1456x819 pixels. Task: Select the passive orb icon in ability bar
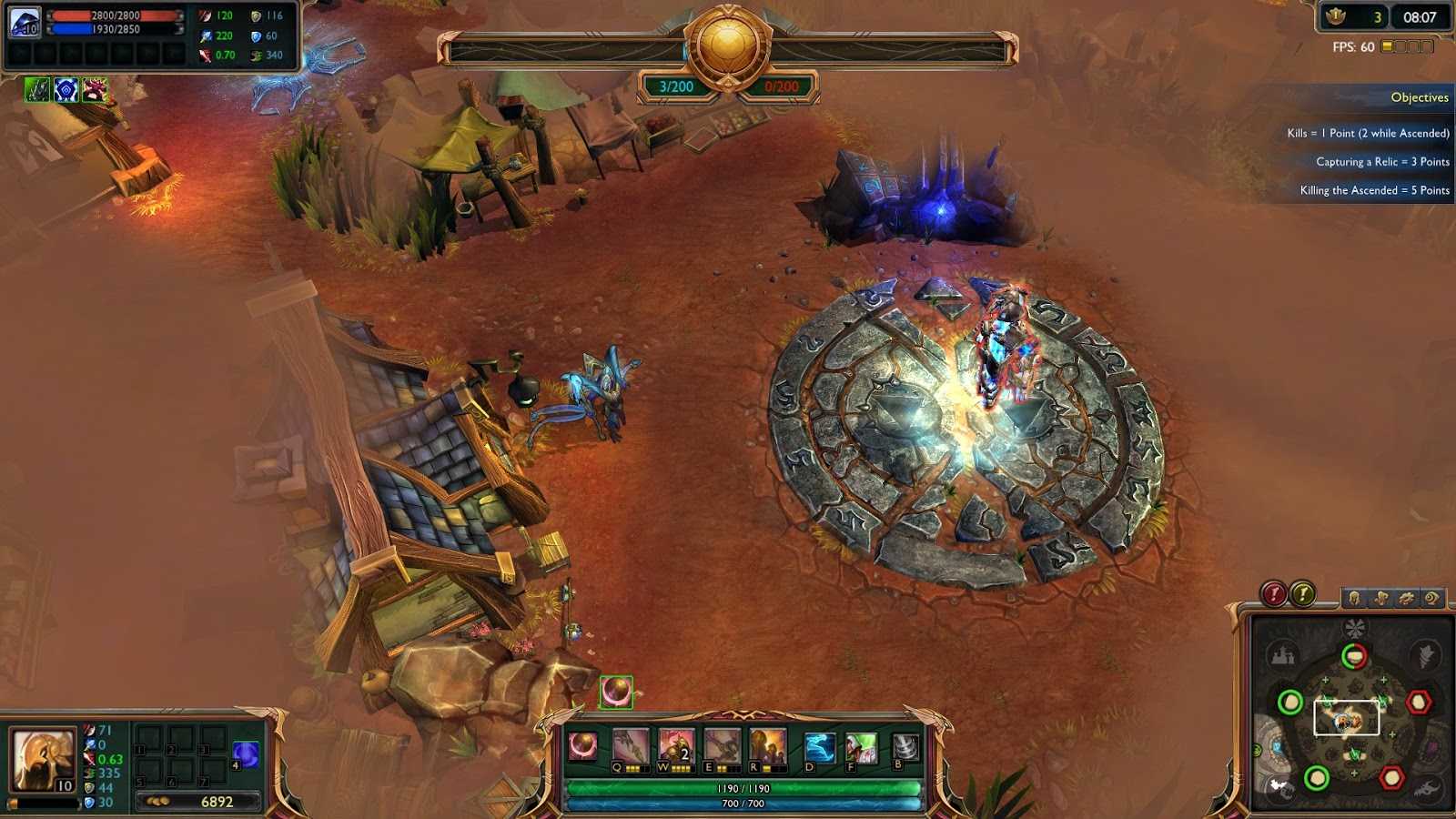coord(583,746)
